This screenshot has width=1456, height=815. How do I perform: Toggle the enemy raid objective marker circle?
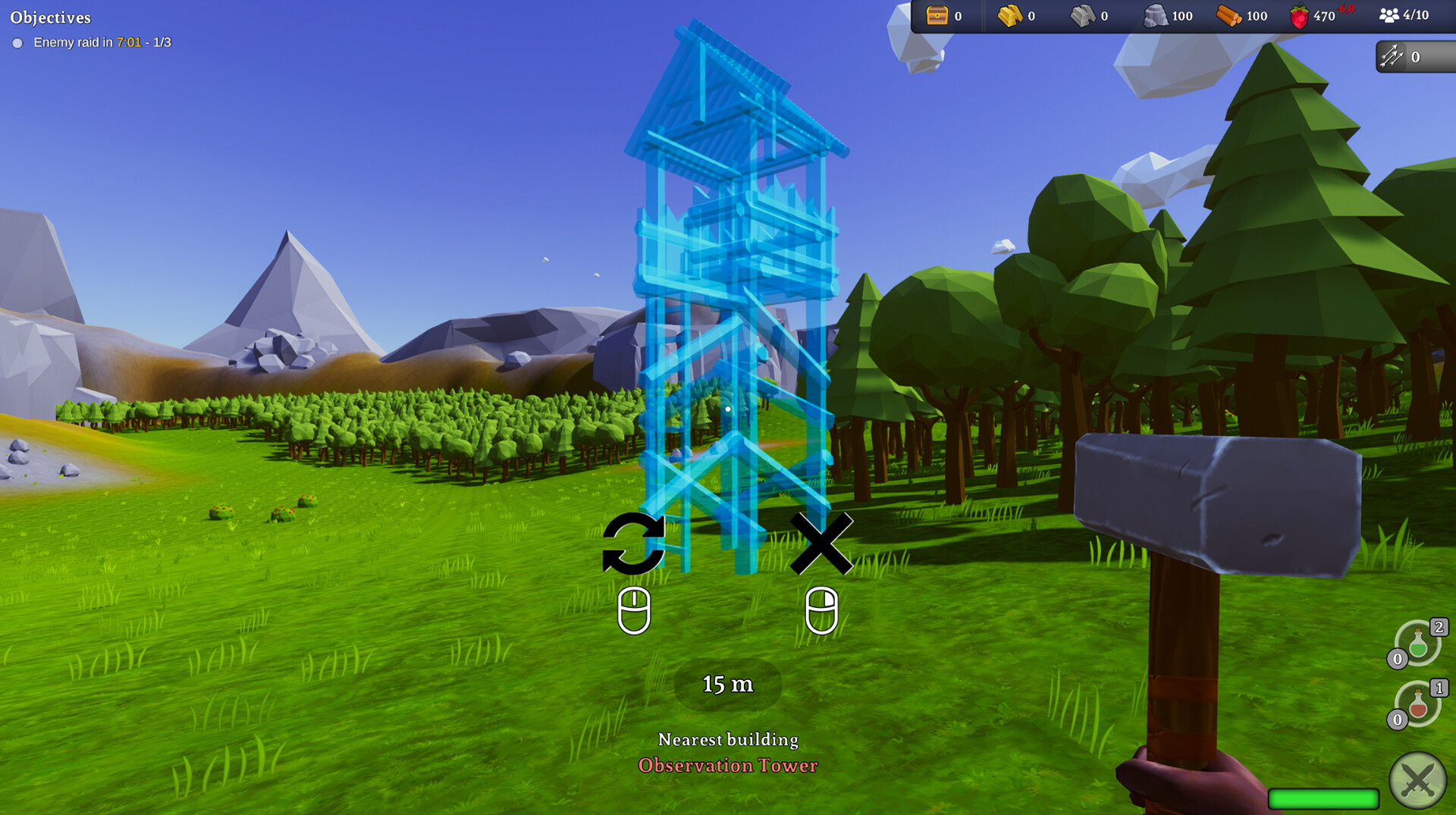pyautogui.click(x=17, y=43)
